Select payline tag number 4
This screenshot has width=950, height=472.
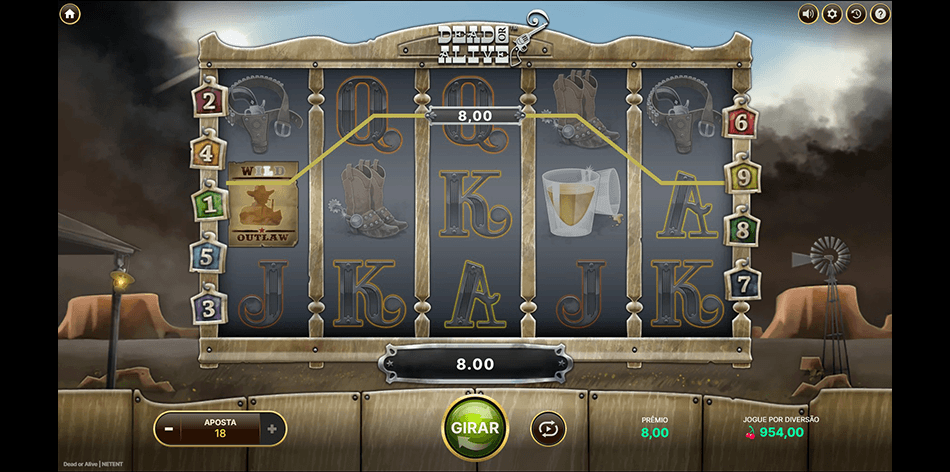tap(207, 153)
